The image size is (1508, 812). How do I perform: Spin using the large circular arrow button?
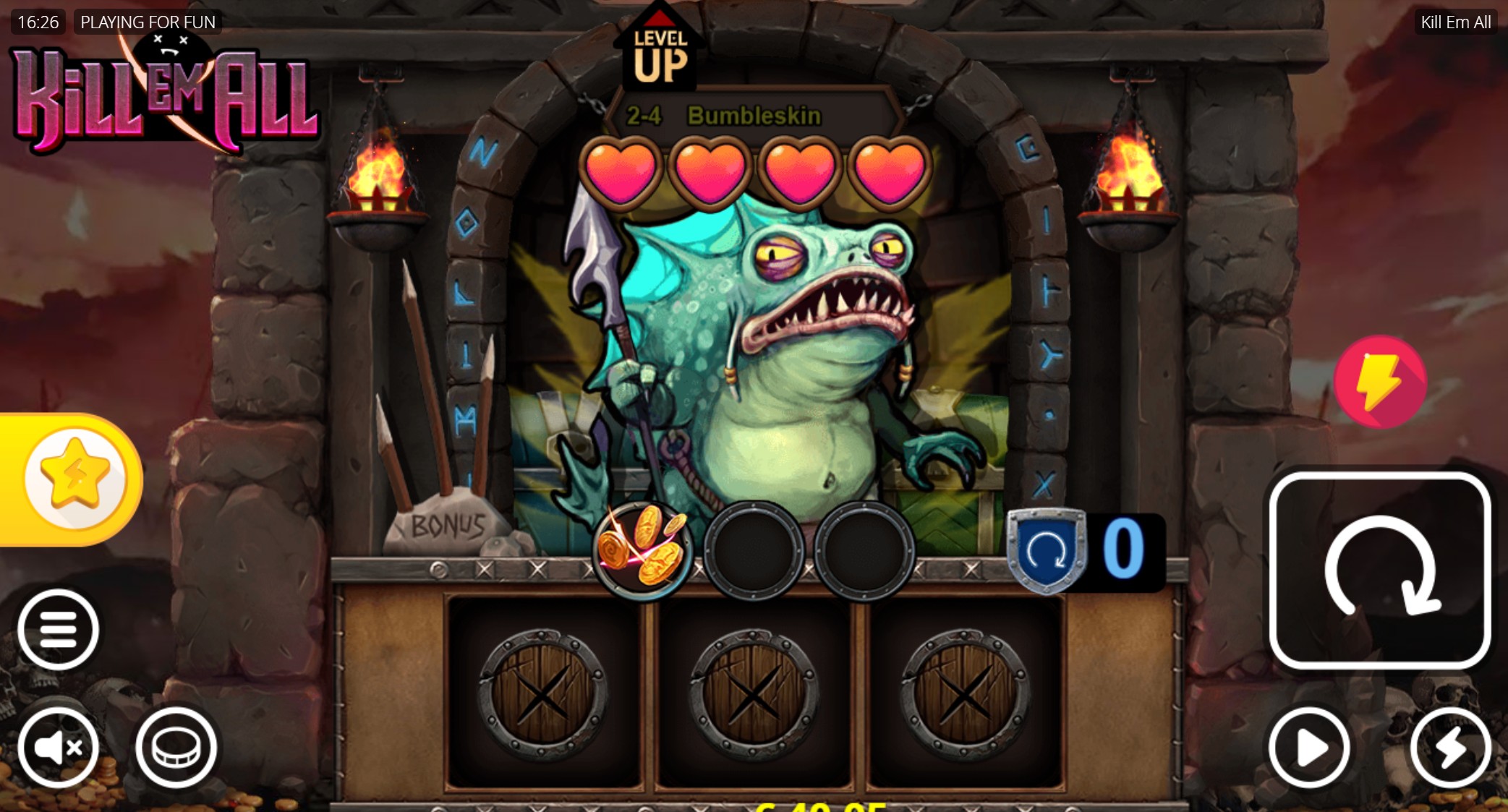[x=1379, y=570]
